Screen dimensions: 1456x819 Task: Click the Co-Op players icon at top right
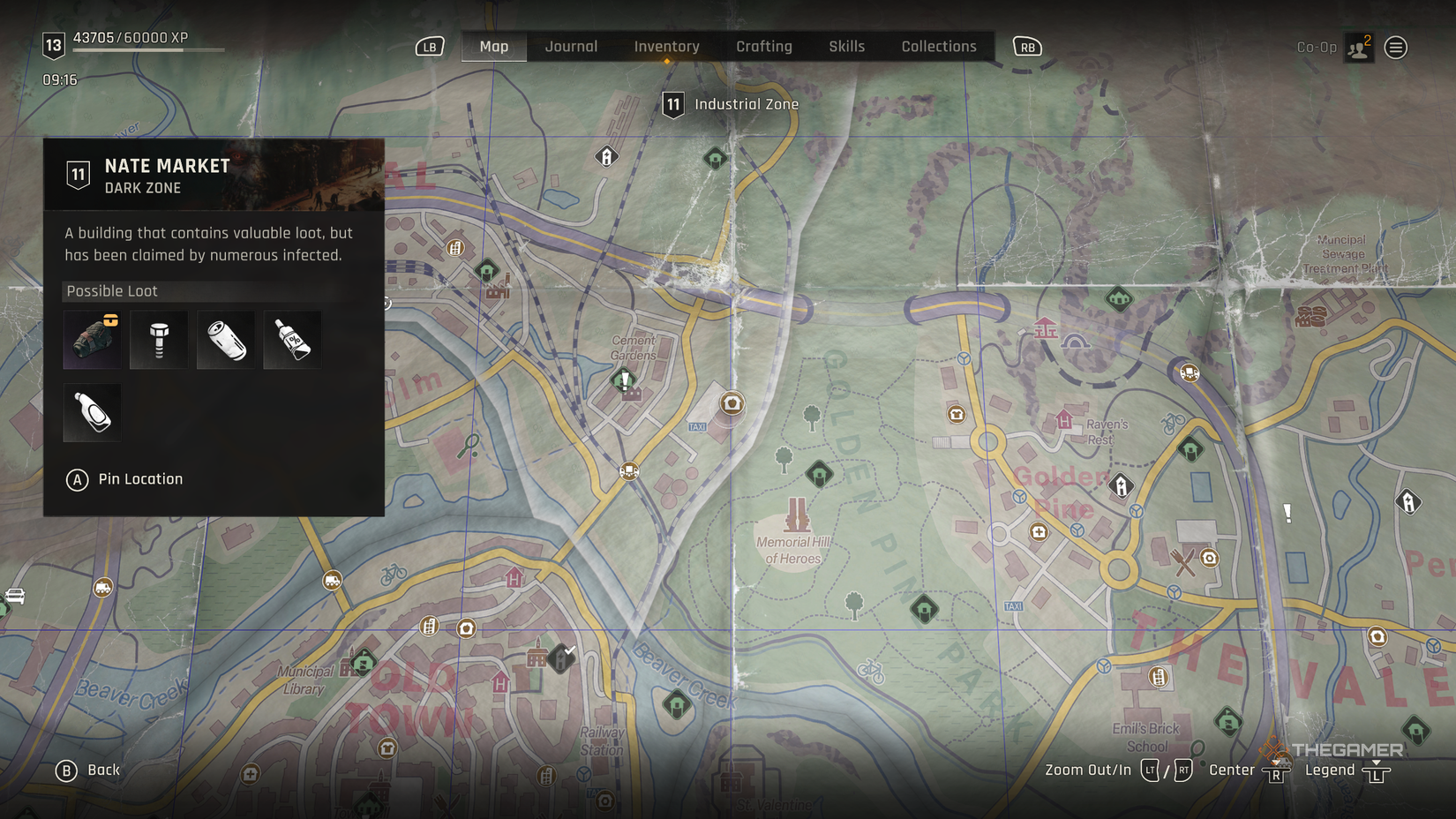(1356, 47)
